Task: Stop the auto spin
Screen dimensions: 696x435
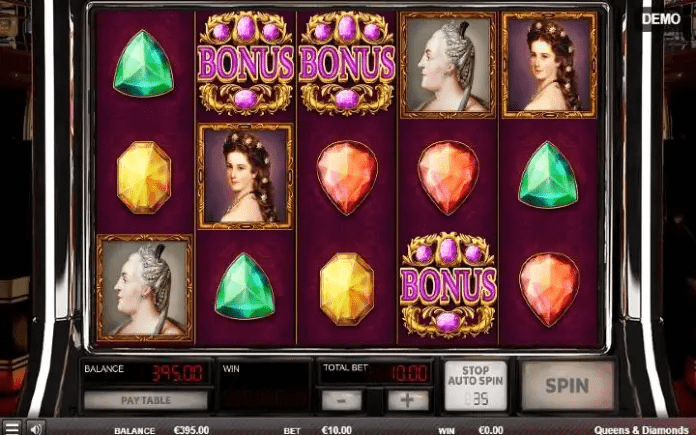Action: [x=475, y=385]
